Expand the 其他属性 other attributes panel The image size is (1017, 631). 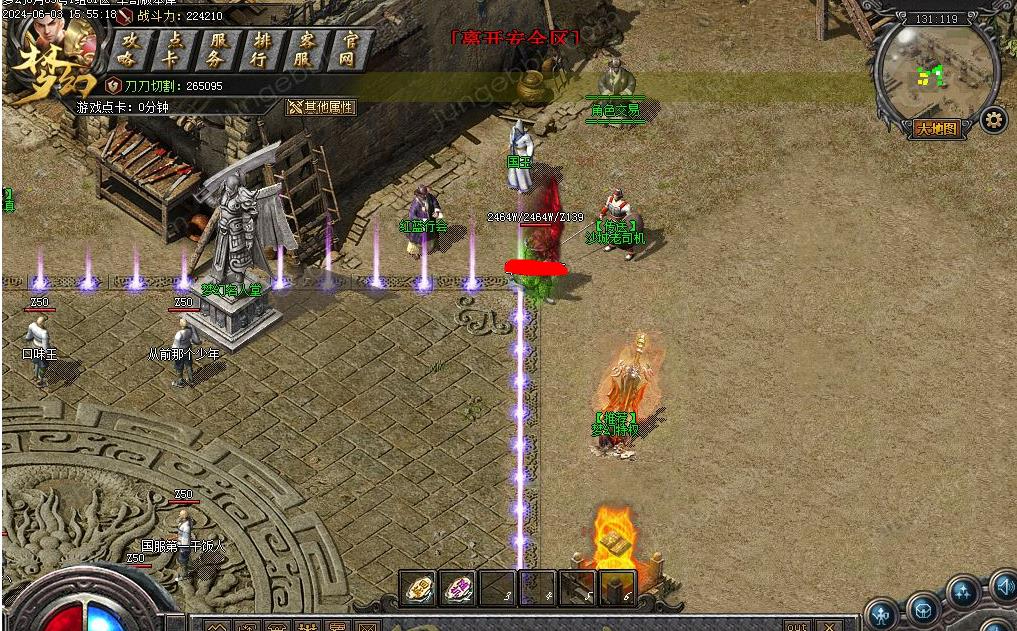pyautogui.click(x=322, y=107)
